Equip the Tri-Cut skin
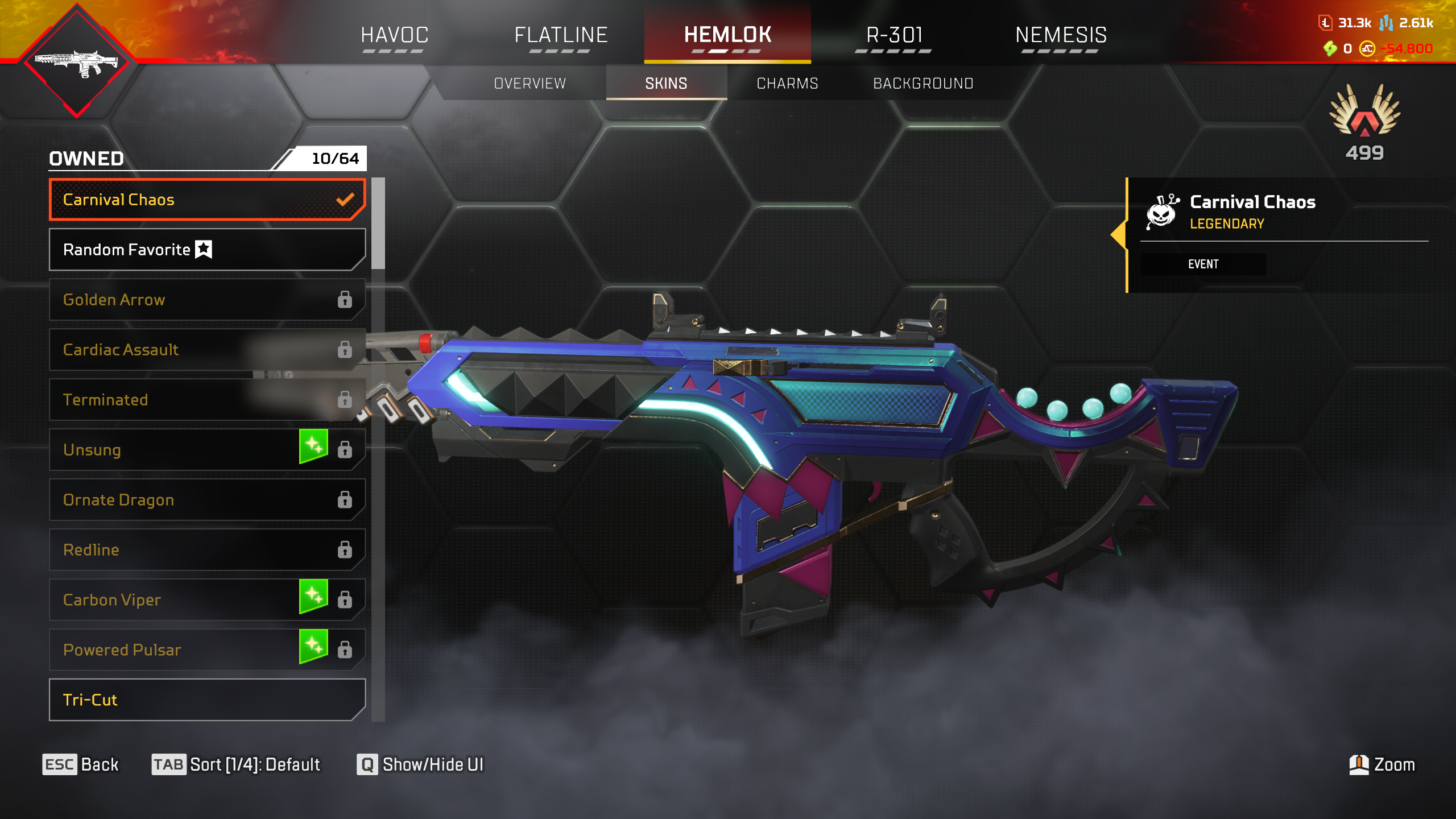The image size is (1456, 819). pyautogui.click(x=207, y=700)
